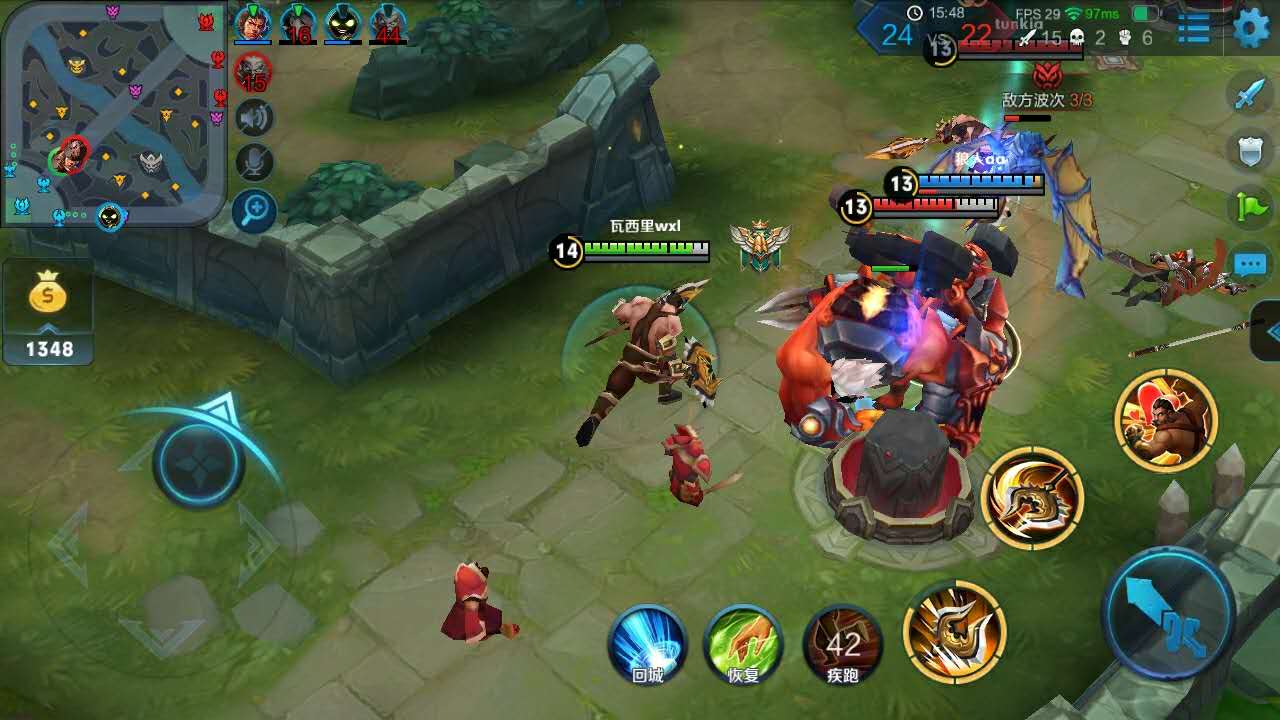Toggle the voice speaker icon
The height and width of the screenshot is (720, 1280).
(255, 118)
